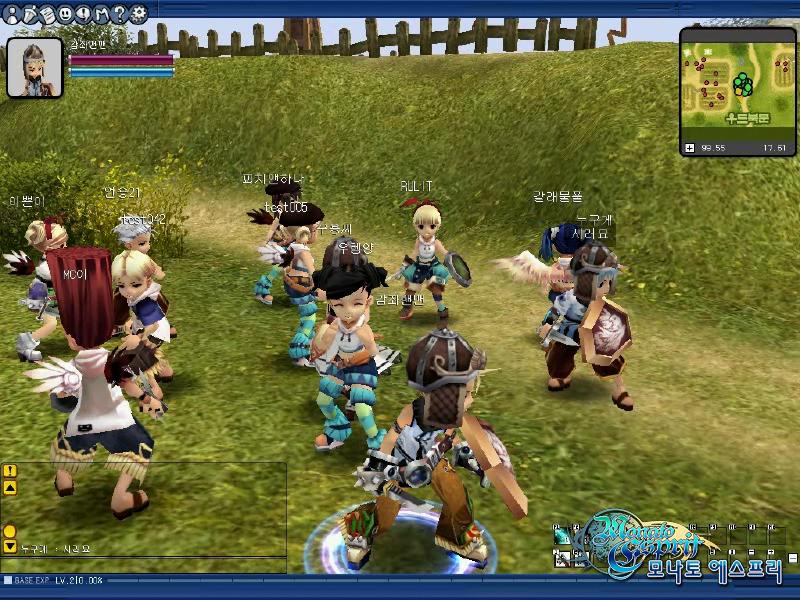Click the chat down arrow button
This screenshot has width=800, height=600.
[x=9, y=547]
